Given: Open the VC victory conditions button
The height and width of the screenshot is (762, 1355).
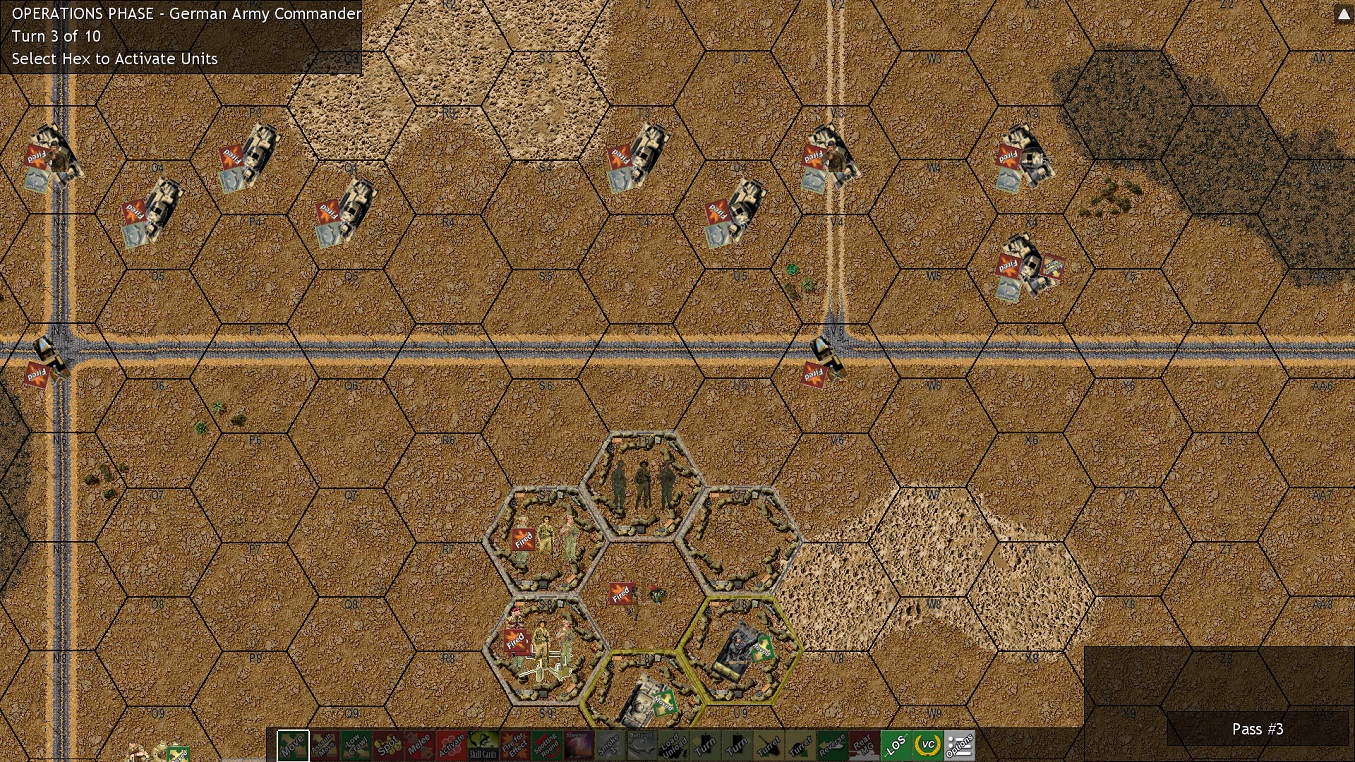Looking at the screenshot, I should pyautogui.click(x=927, y=746).
